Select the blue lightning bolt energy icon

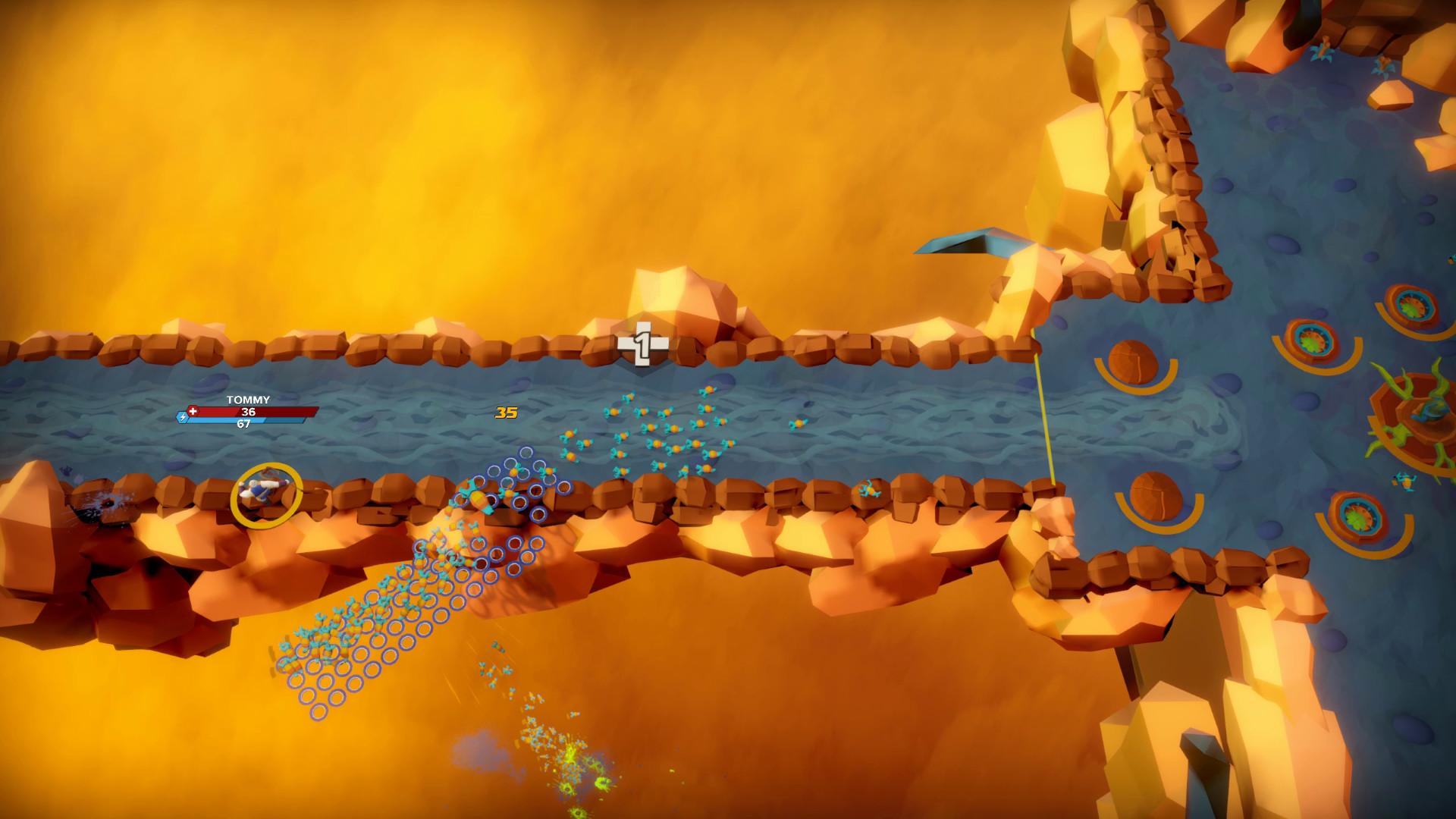[x=181, y=416]
